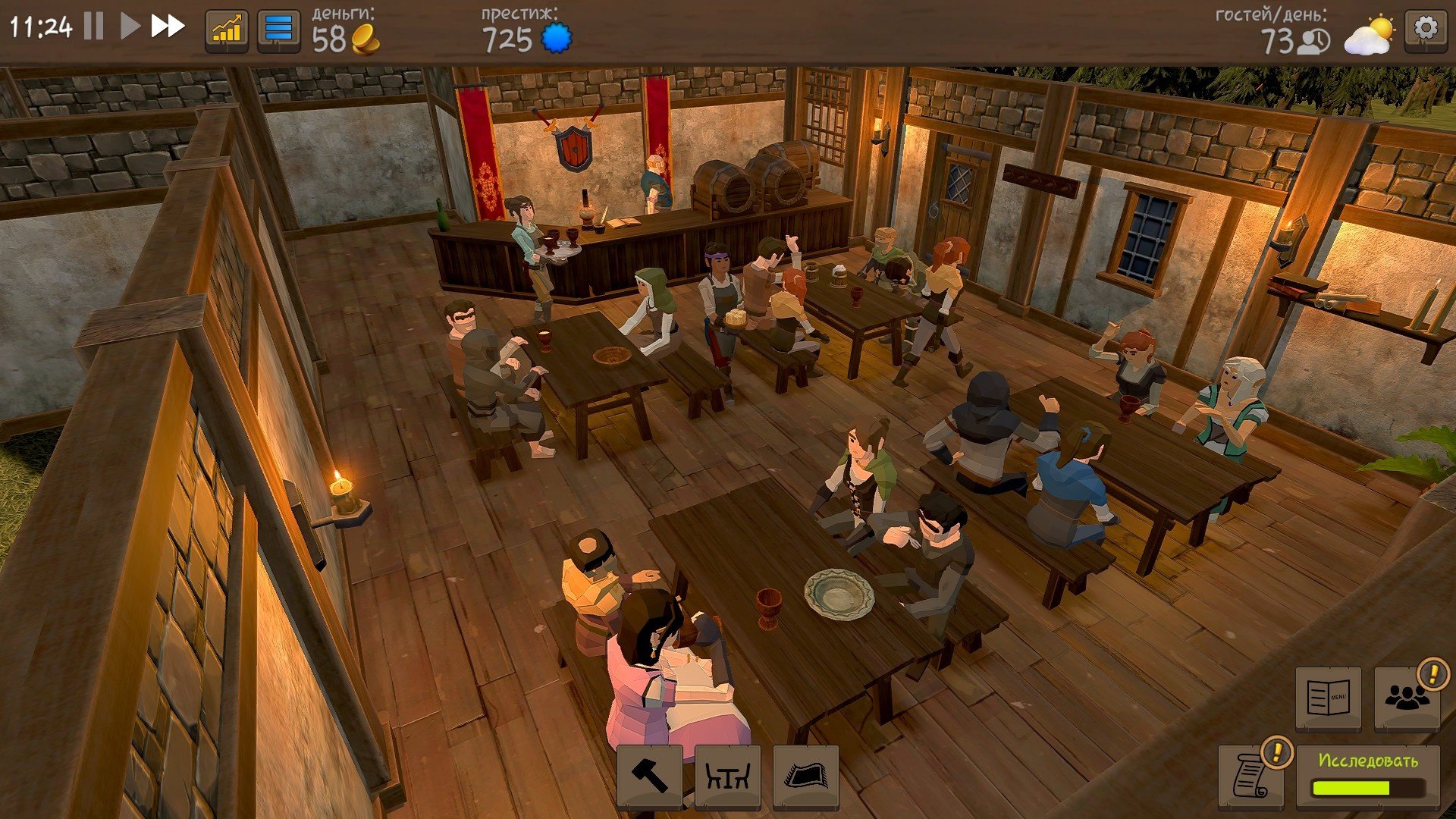1456x819 pixels.
Task: Open the carpet decoration menu
Action: tap(805, 776)
